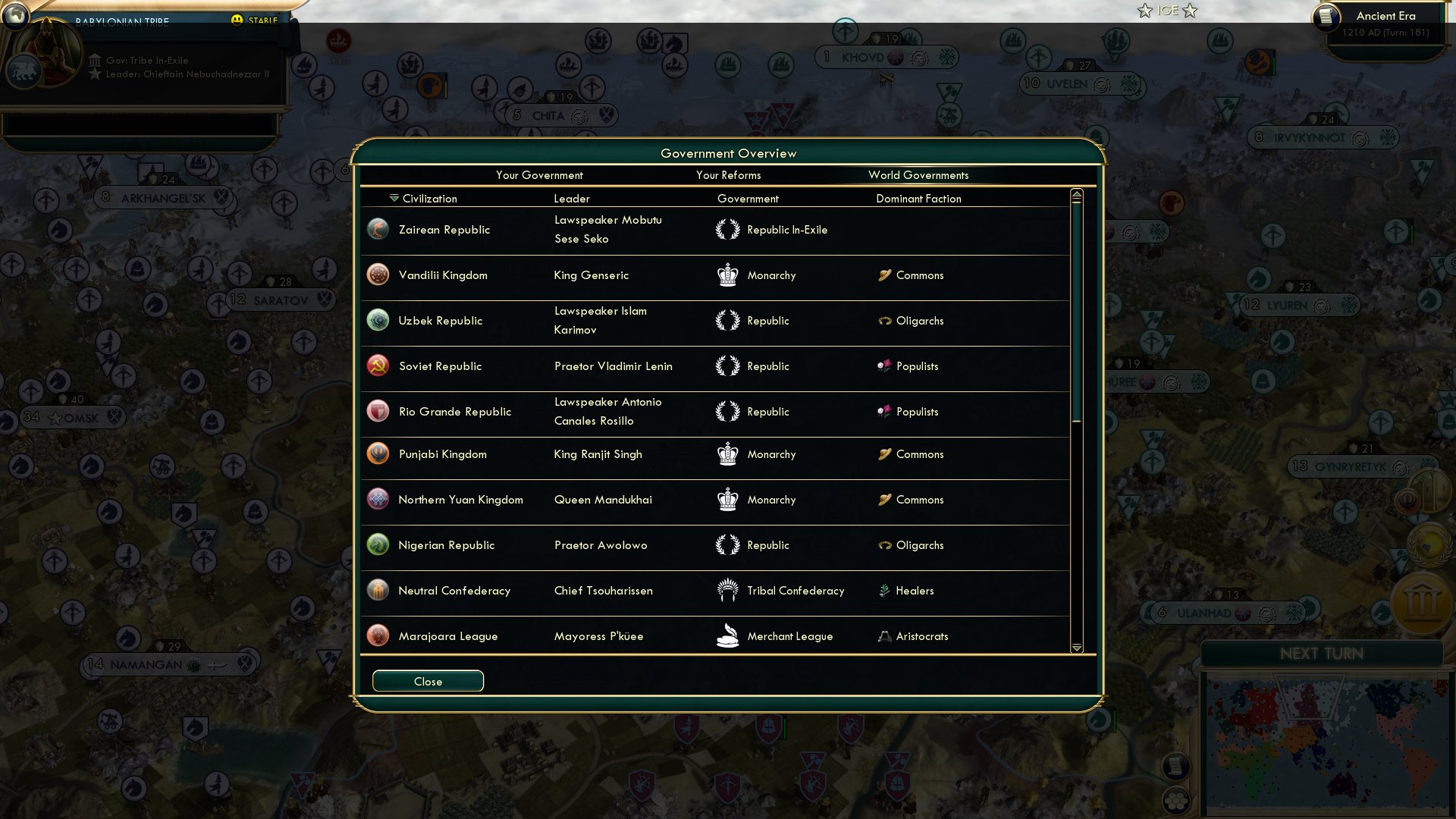Click the Monarchy crown icon for Vandilii Kingdom

click(727, 275)
